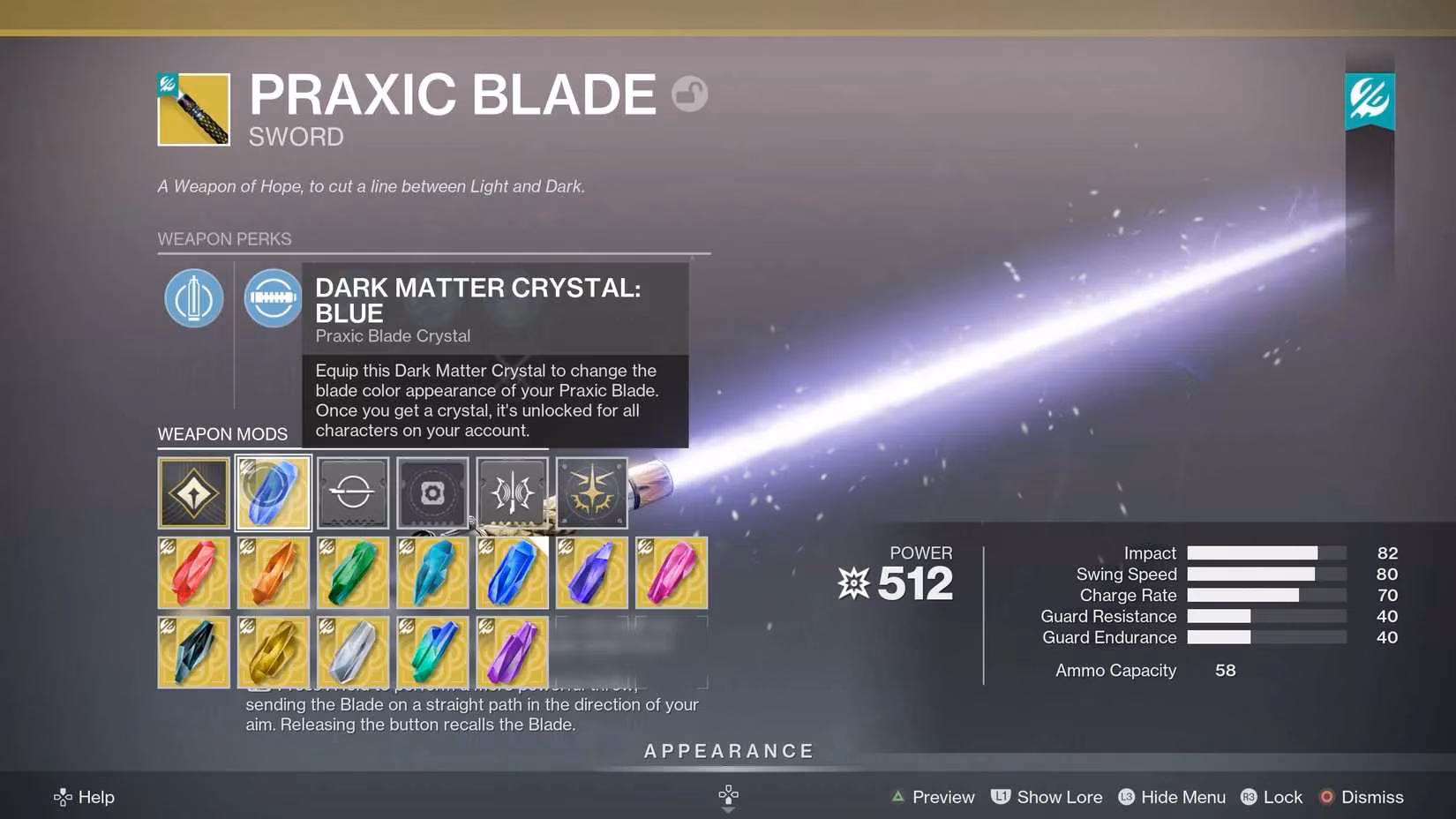The height and width of the screenshot is (819, 1456).
Task: Click the sword banner icon top right
Action: 1370,100
